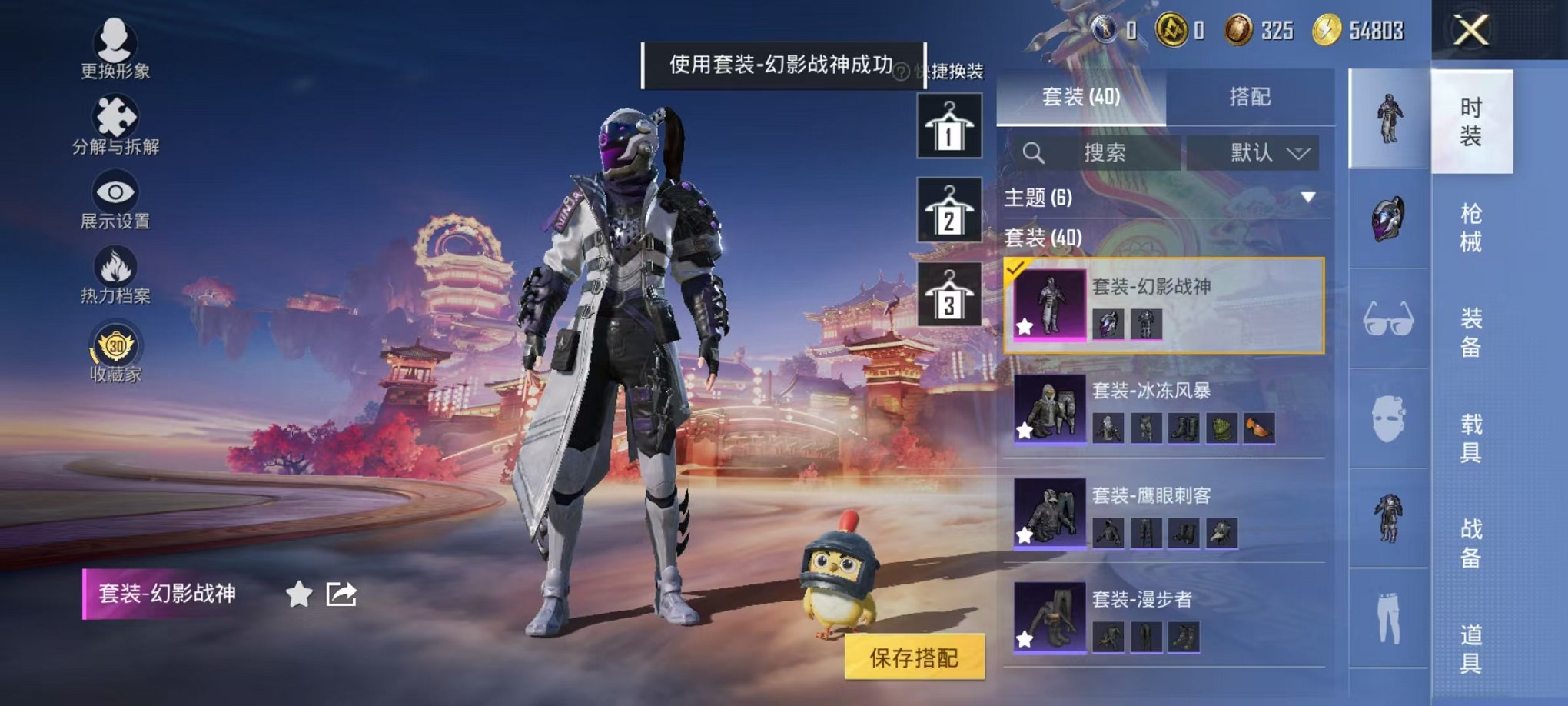Select quick-swap hanger slot 1

[x=948, y=125]
